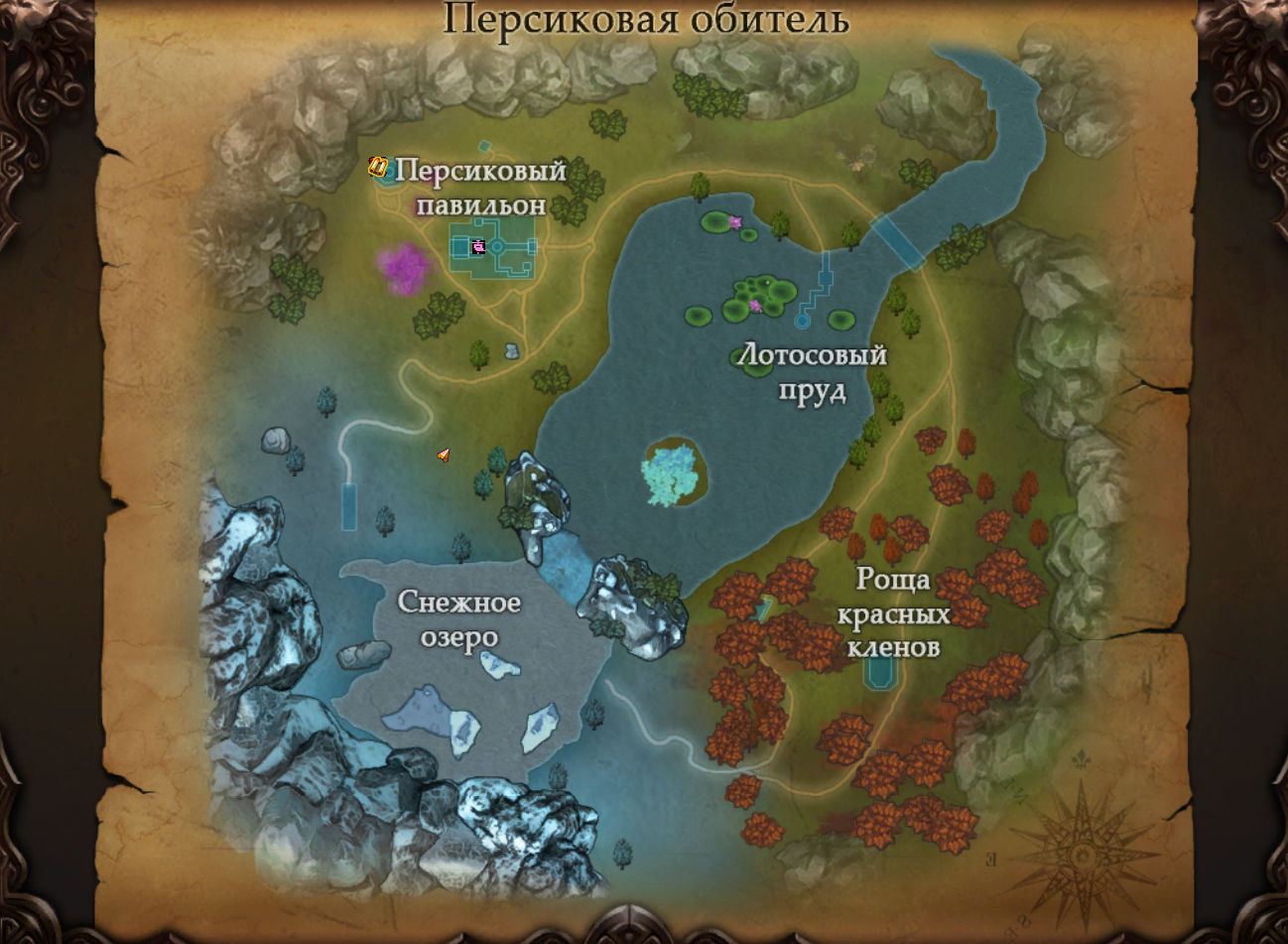Select the lotus flower marker on the upper pond island
The width and height of the screenshot is (1288, 944).
click(735, 220)
